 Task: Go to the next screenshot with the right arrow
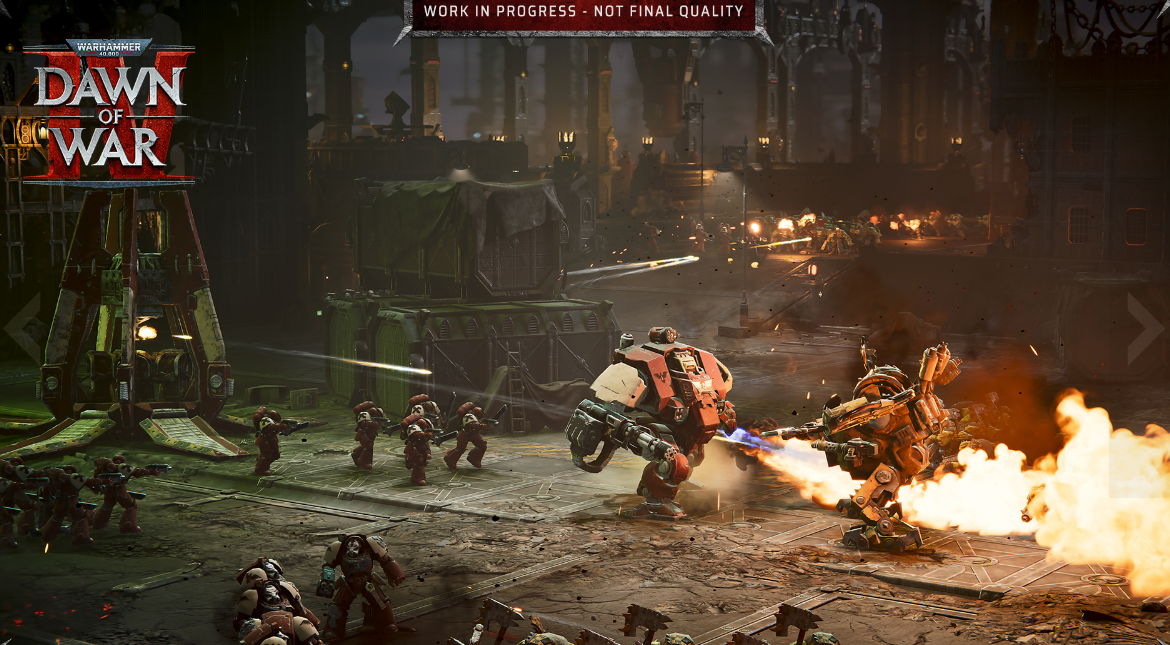click(1144, 328)
